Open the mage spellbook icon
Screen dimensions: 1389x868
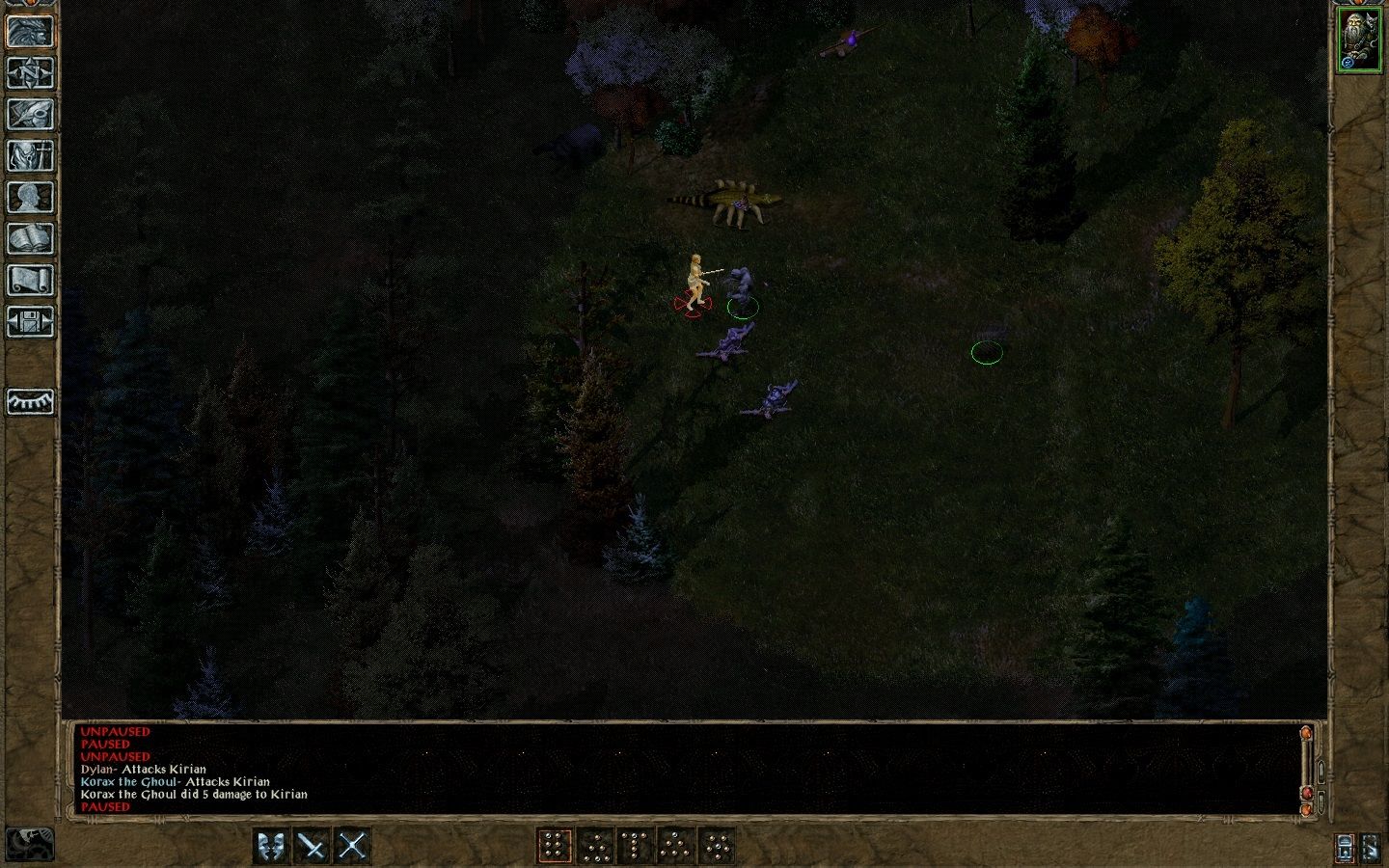[x=29, y=238]
